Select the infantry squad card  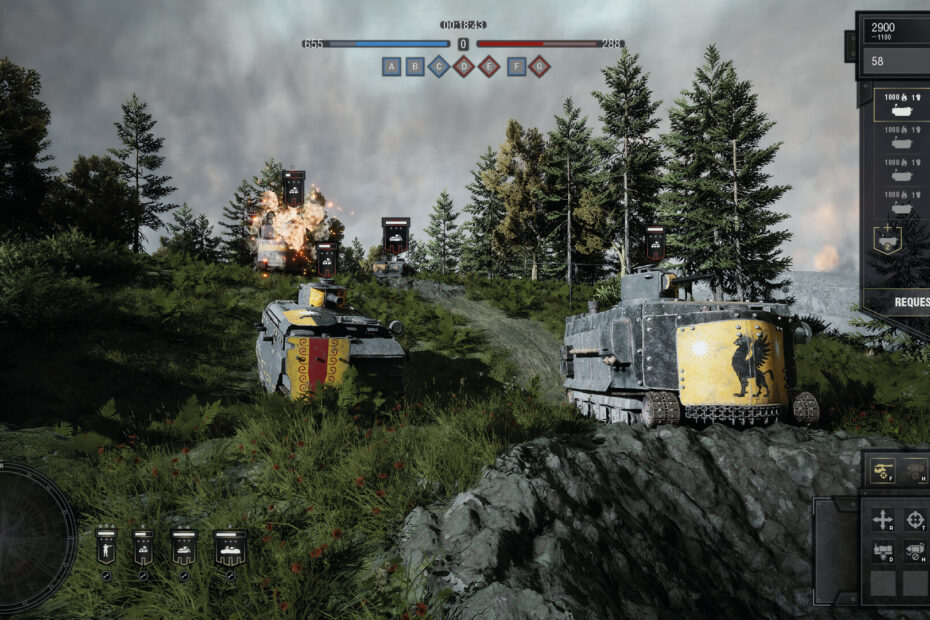point(105,547)
